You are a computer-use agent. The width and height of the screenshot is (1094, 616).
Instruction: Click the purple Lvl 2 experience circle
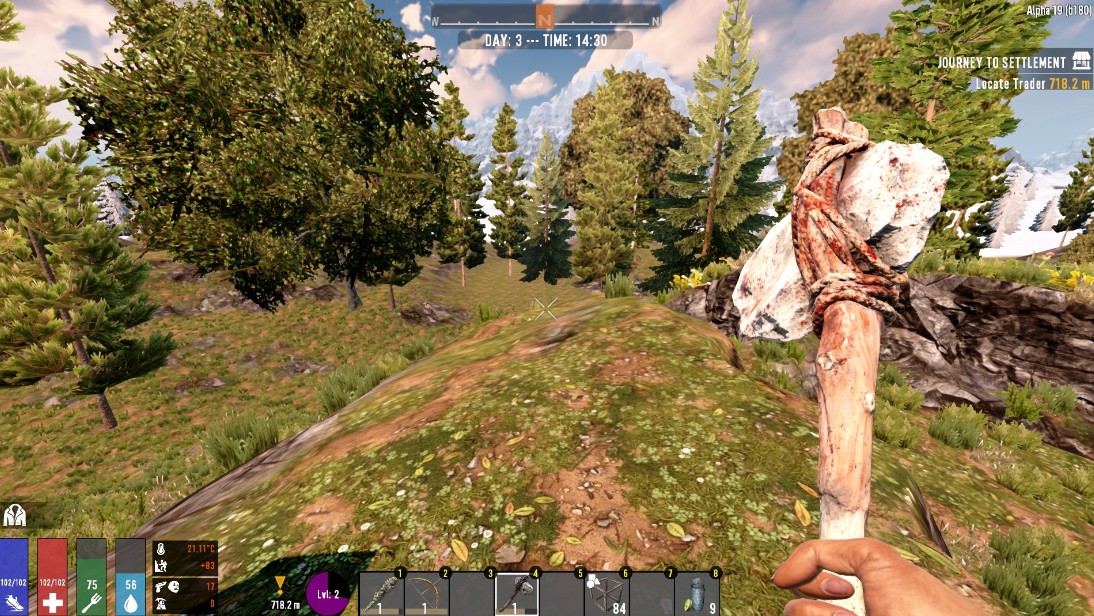click(x=328, y=593)
